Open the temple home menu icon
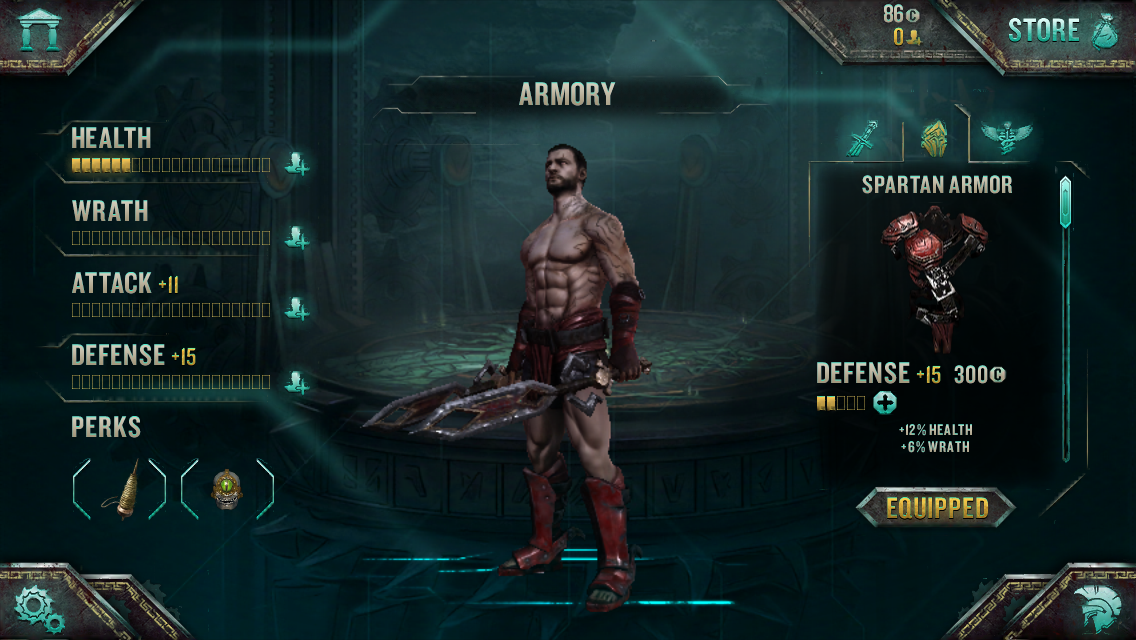The width and height of the screenshot is (1136, 640). pyautogui.click(x=39, y=29)
